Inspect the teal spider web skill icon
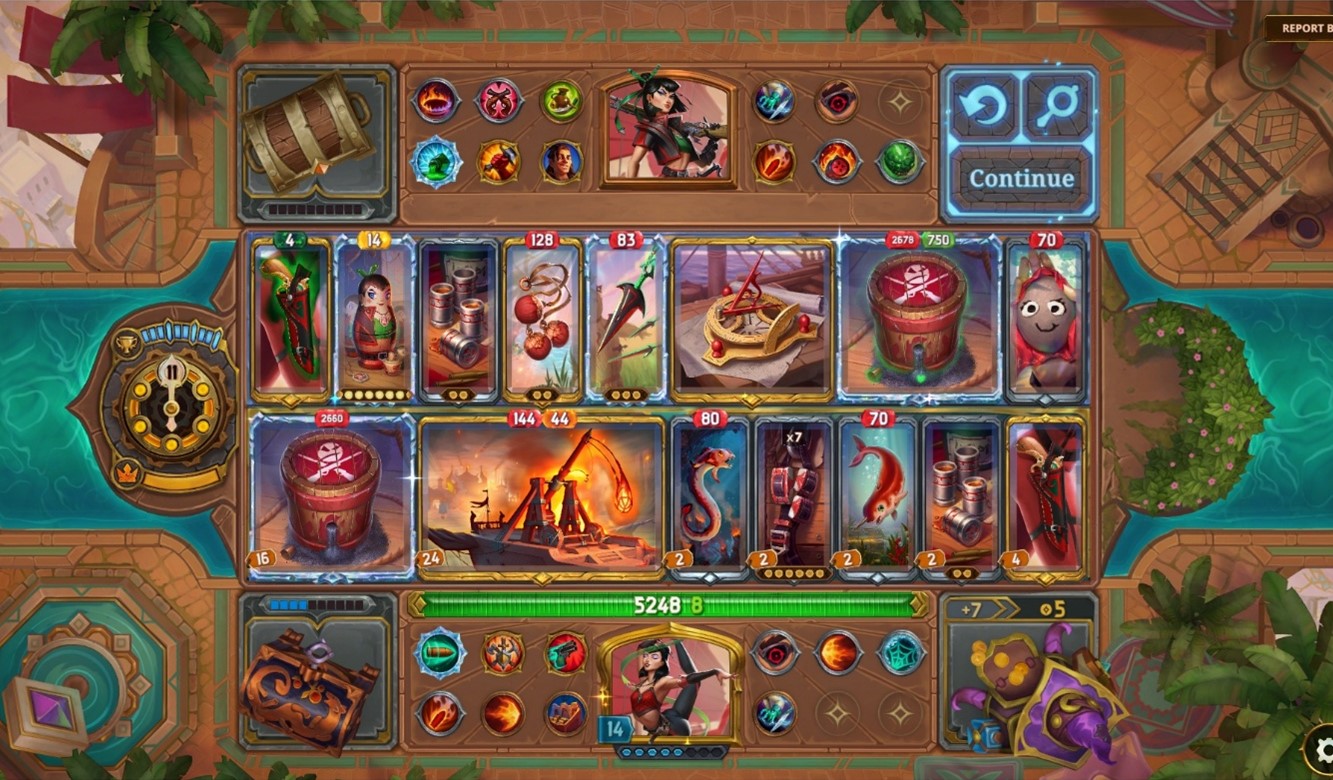Screen dimensions: 1333x780 pyautogui.click(x=900, y=652)
